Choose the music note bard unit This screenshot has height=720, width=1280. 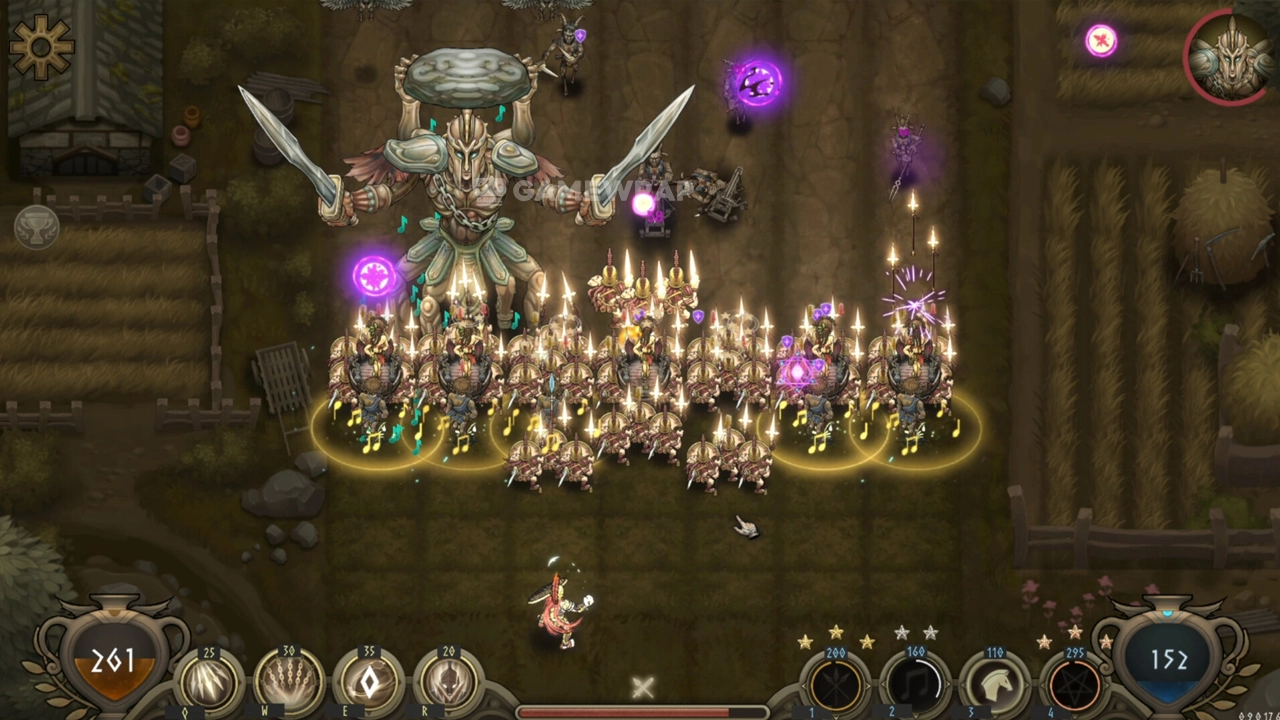tap(915, 686)
